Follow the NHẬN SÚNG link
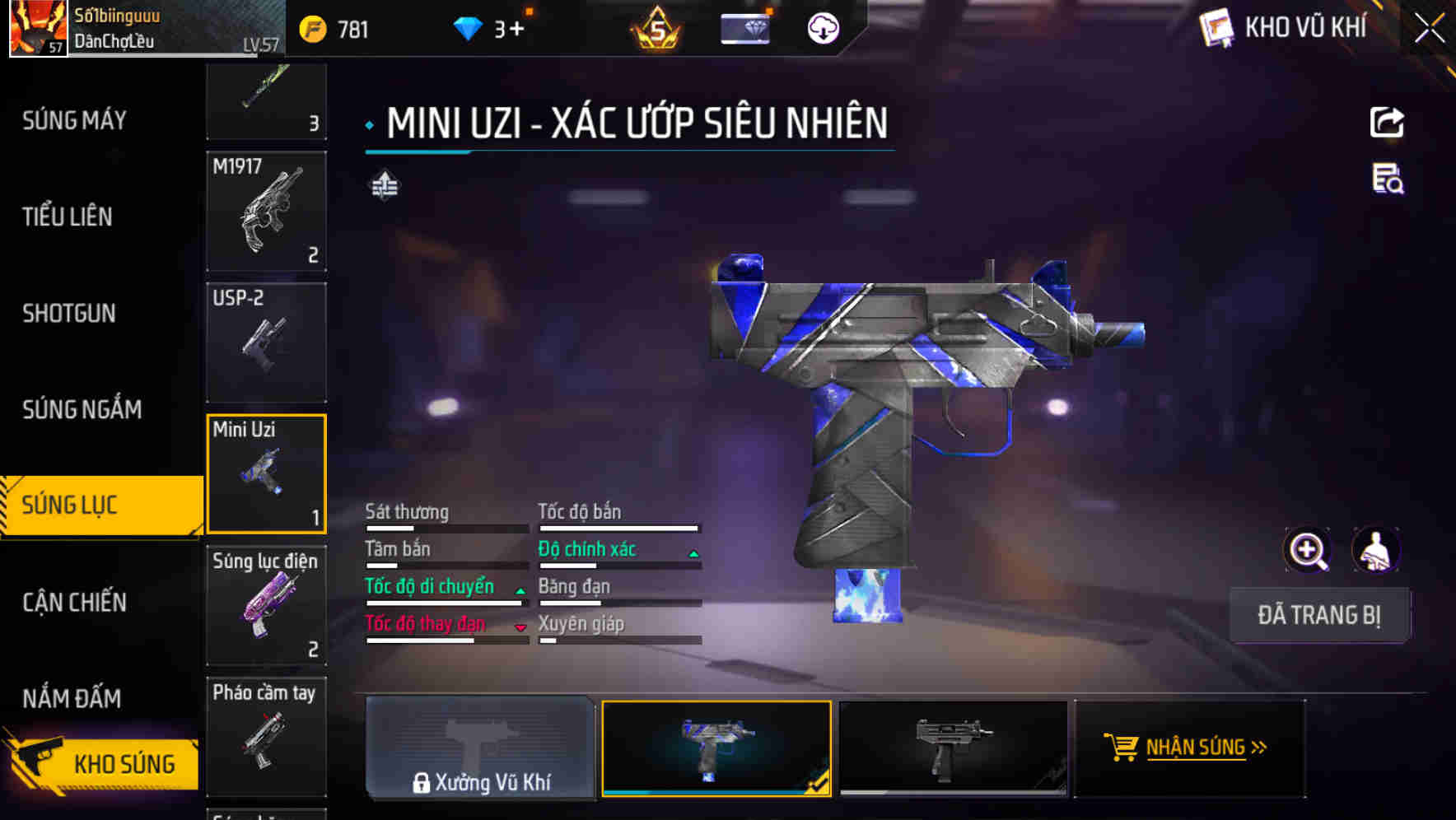Image resolution: width=1456 pixels, height=820 pixels. pos(1189,748)
